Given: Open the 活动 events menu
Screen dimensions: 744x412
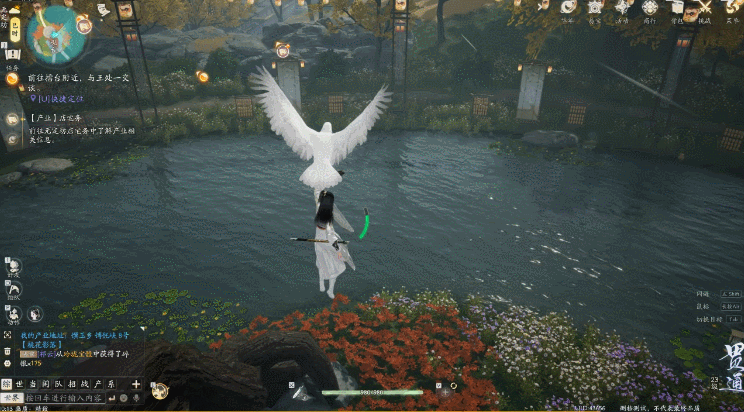Looking at the screenshot, I should 622,9.
